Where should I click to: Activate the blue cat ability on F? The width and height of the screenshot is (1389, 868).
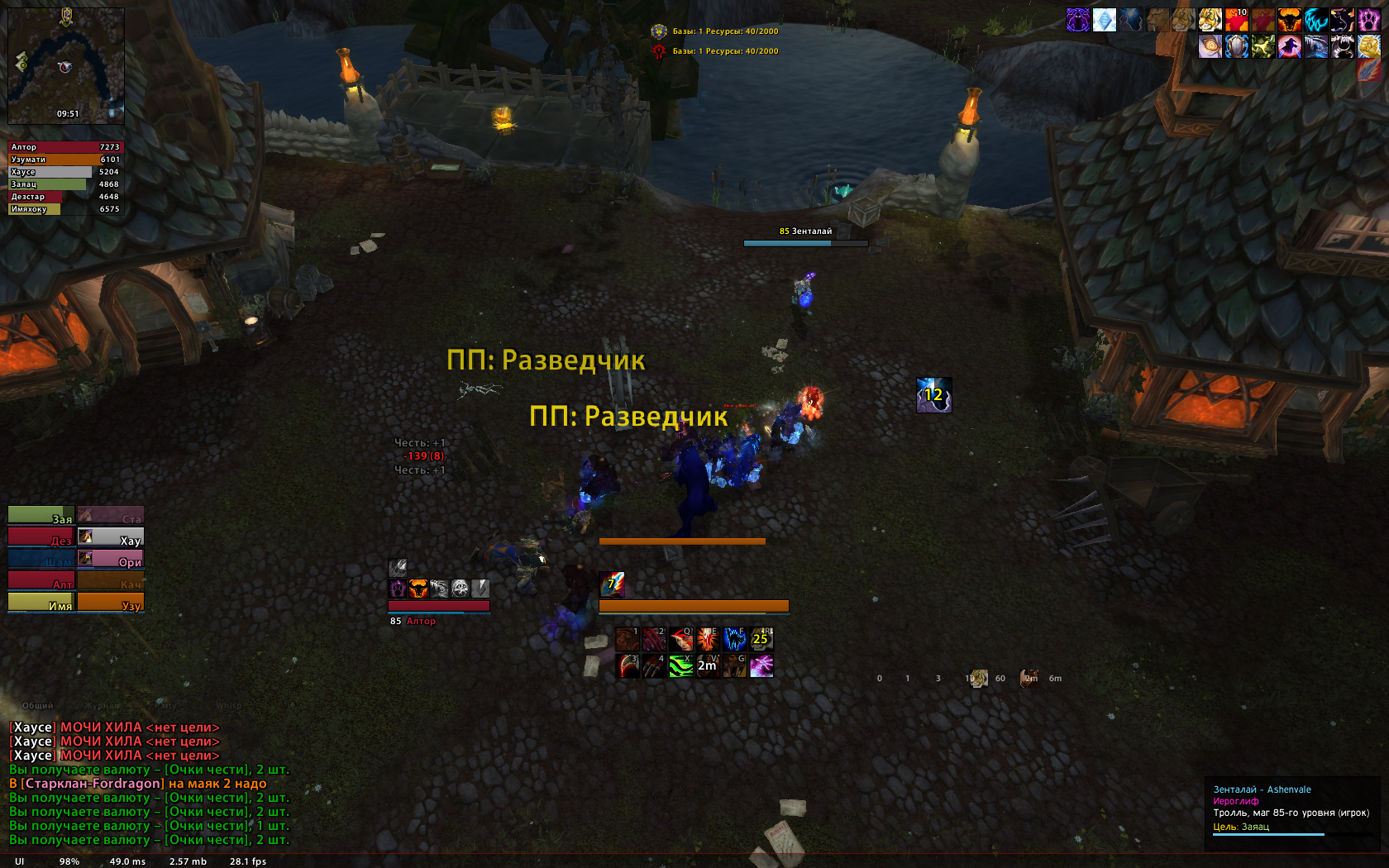point(734,639)
